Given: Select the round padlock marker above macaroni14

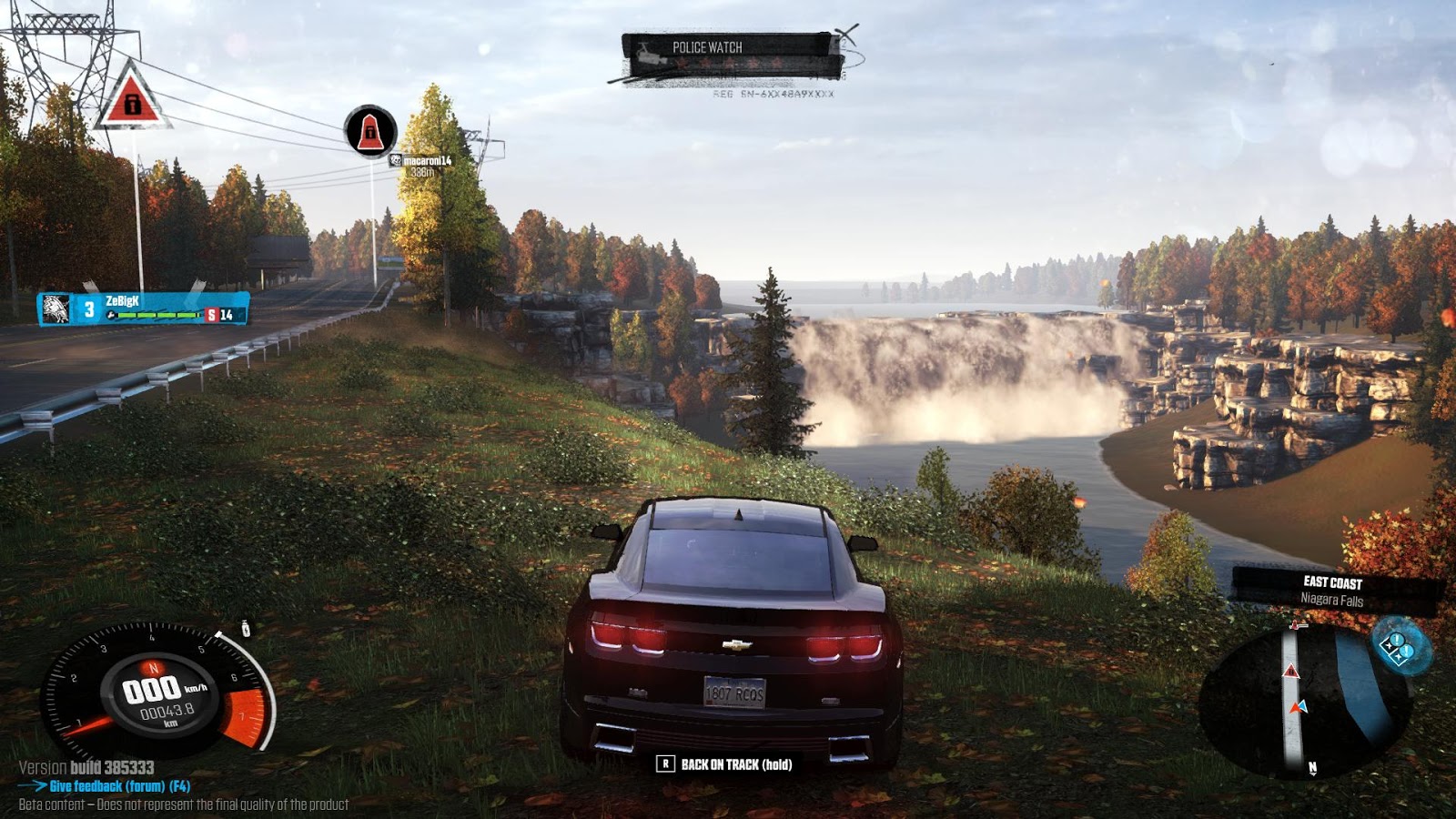Looking at the screenshot, I should pyautogui.click(x=370, y=132).
